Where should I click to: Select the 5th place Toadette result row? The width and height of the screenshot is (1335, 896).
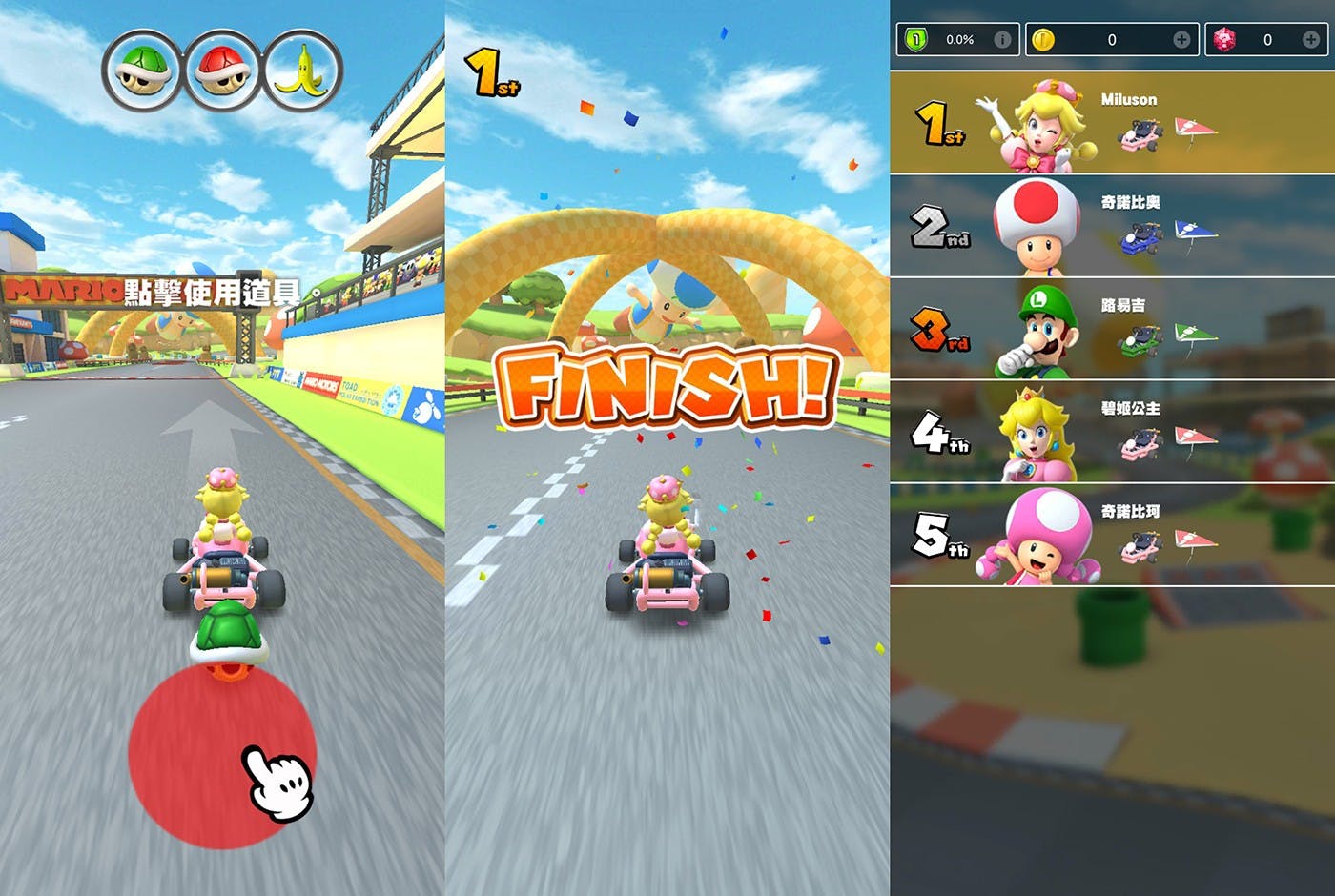pyautogui.click(x=1112, y=535)
